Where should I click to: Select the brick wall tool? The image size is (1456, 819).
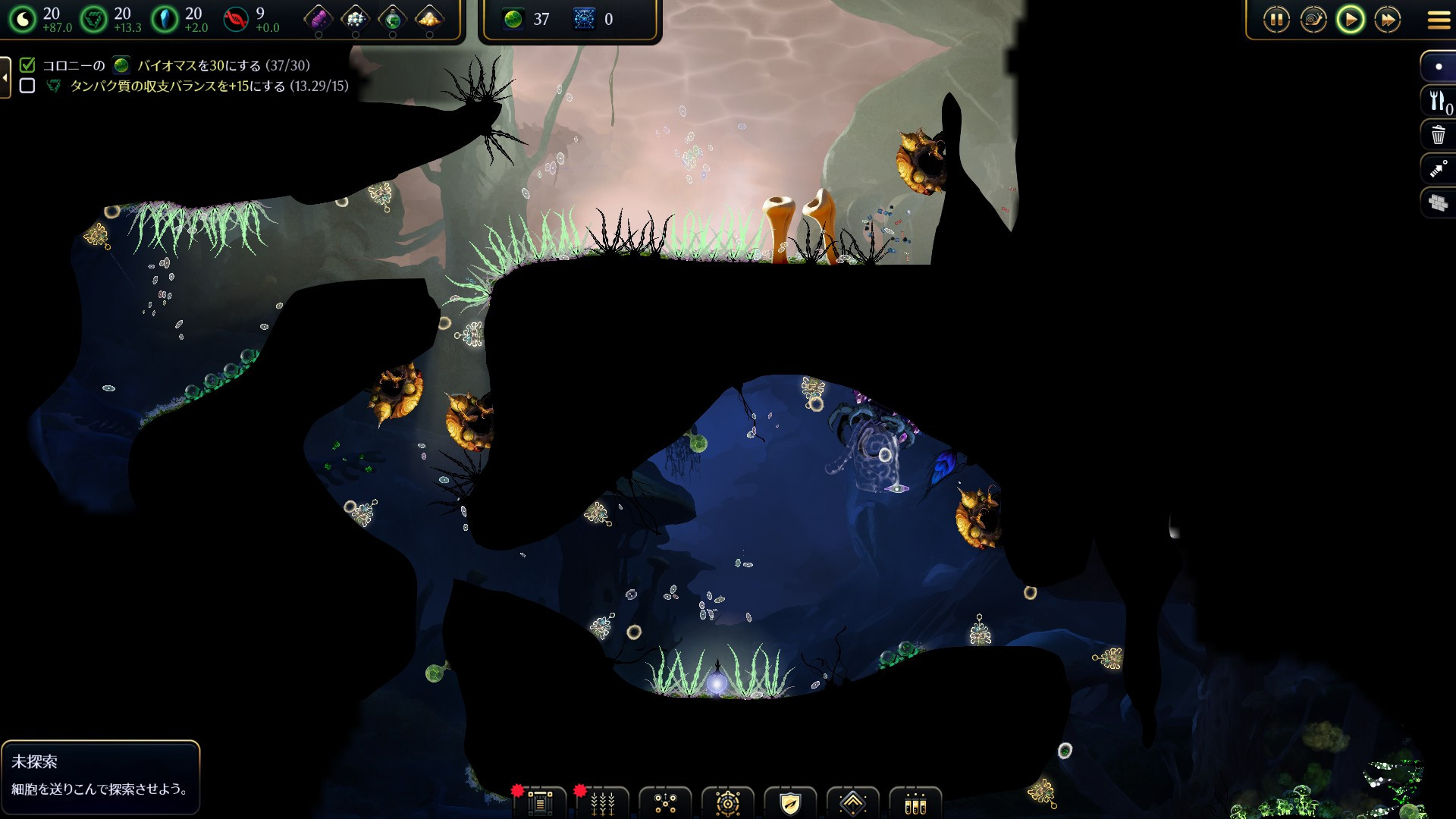[x=1438, y=202]
